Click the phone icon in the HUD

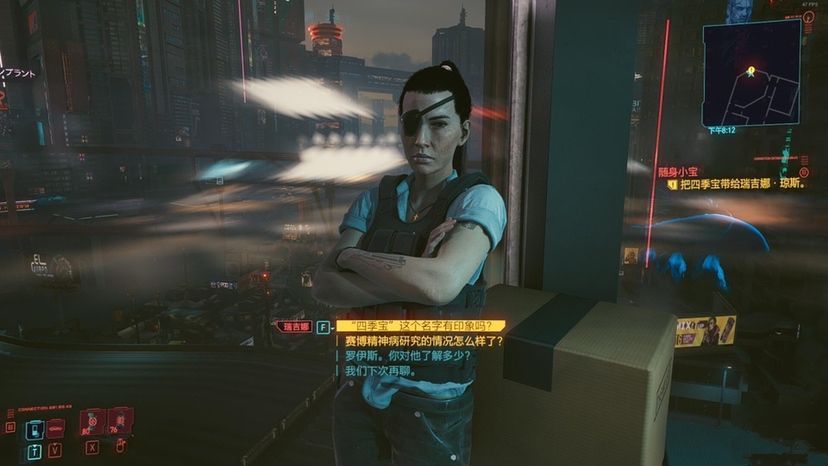(x=35, y=430)
